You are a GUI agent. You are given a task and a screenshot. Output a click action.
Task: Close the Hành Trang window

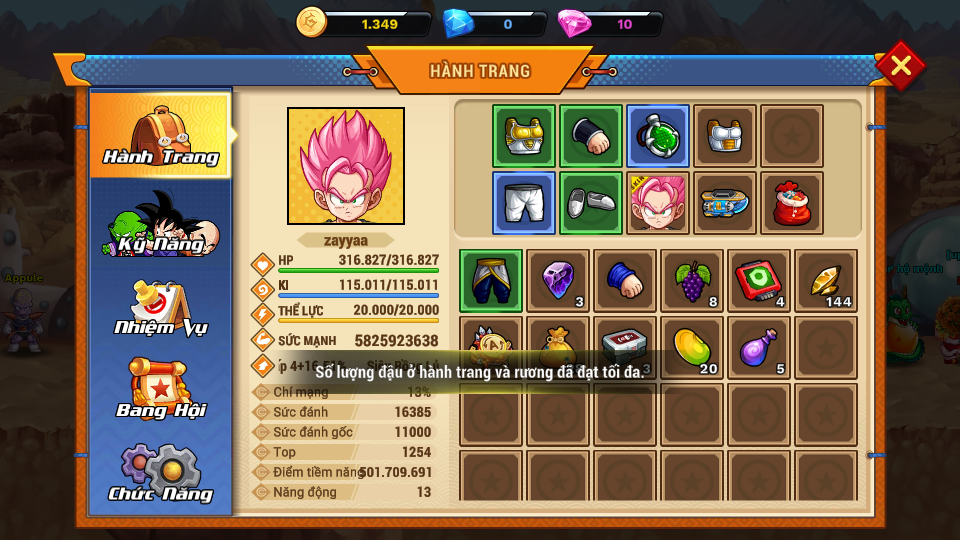click(x=900, y=66)
